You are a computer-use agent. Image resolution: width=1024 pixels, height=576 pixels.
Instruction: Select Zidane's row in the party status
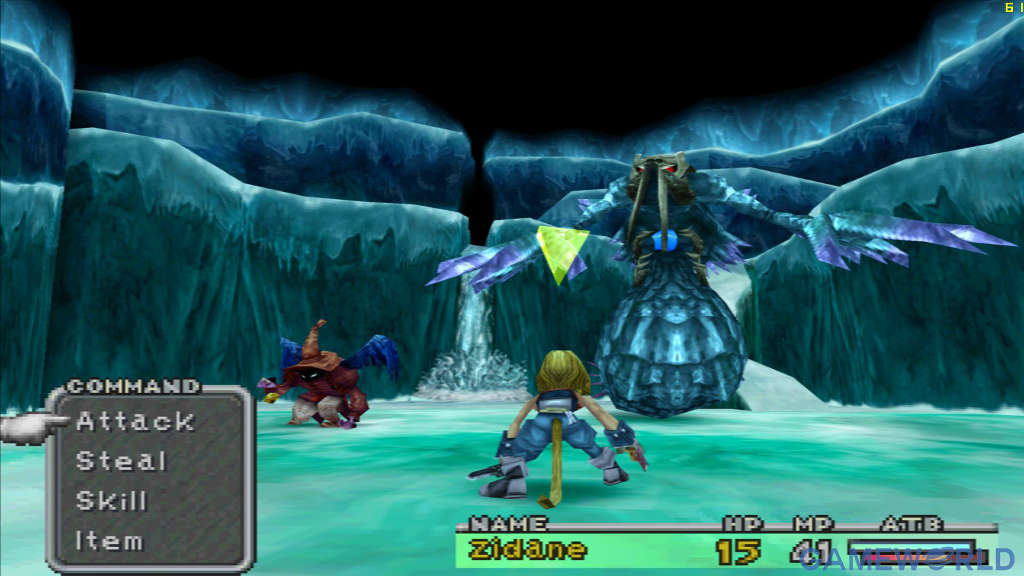click(x=528, y=550)
